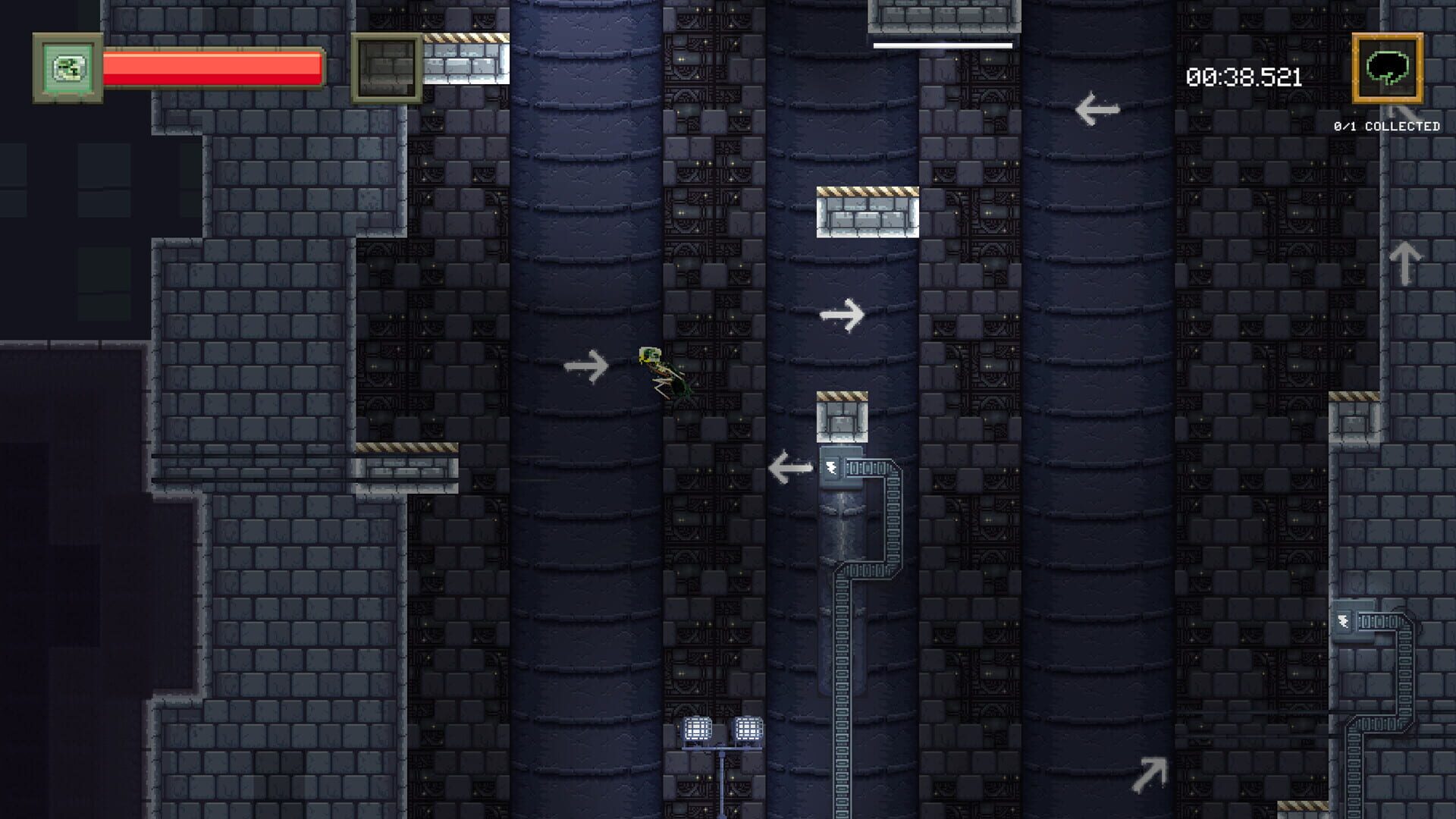Screen dimensions: 1456x819
Task: Click the right-pointing arrow beside the player
Action: point(586,367)
